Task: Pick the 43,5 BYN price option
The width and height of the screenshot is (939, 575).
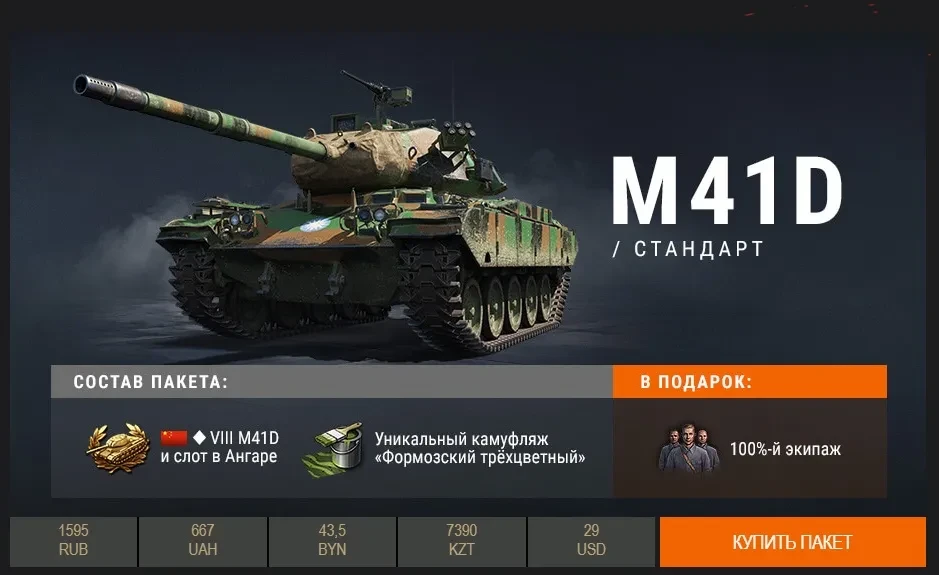Action: pyautogui.click(x=332, y=542)
